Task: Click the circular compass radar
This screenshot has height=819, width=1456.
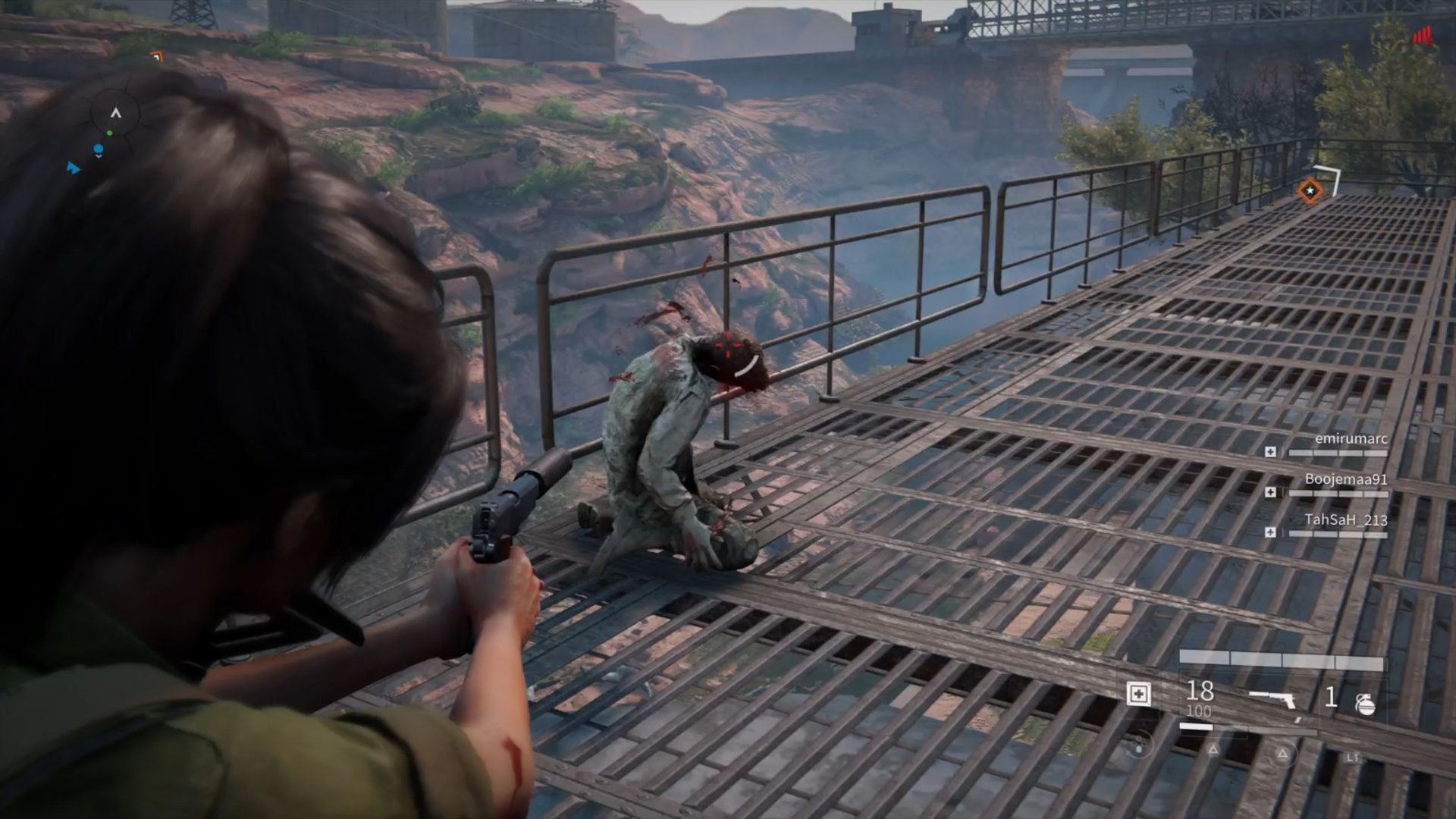Action: pos(115,115)
